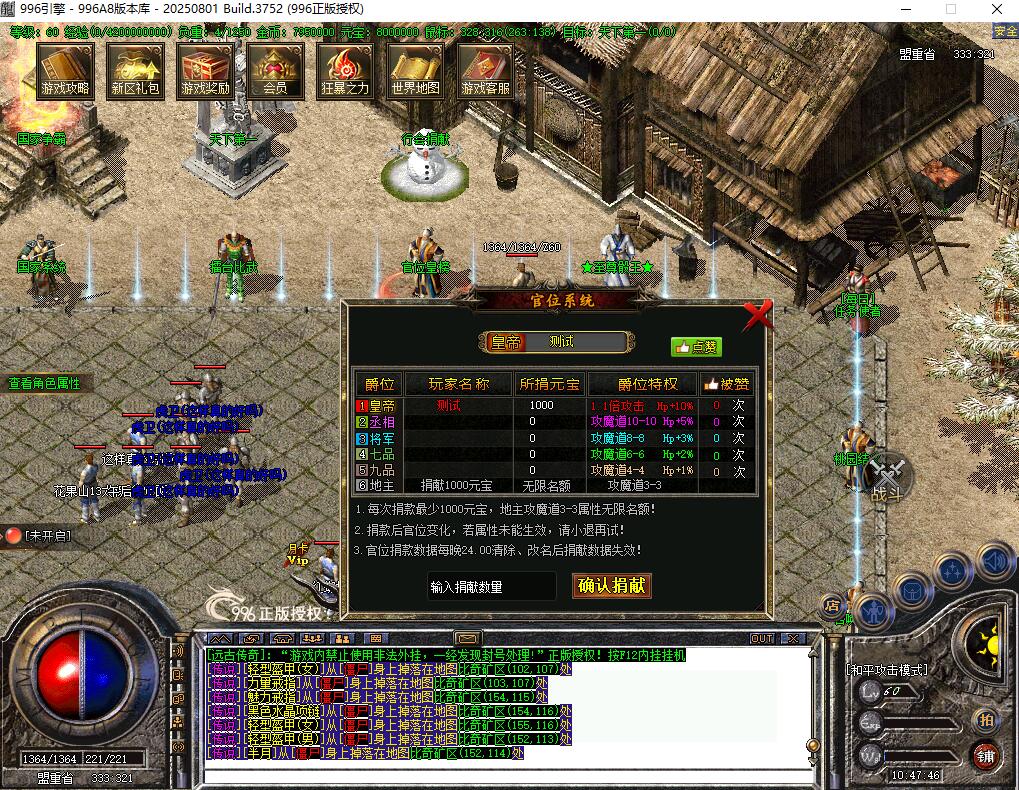The image size is (1019, 790).
Task: Toggle sound with the speaker icon
Action: tap(996, 562)
